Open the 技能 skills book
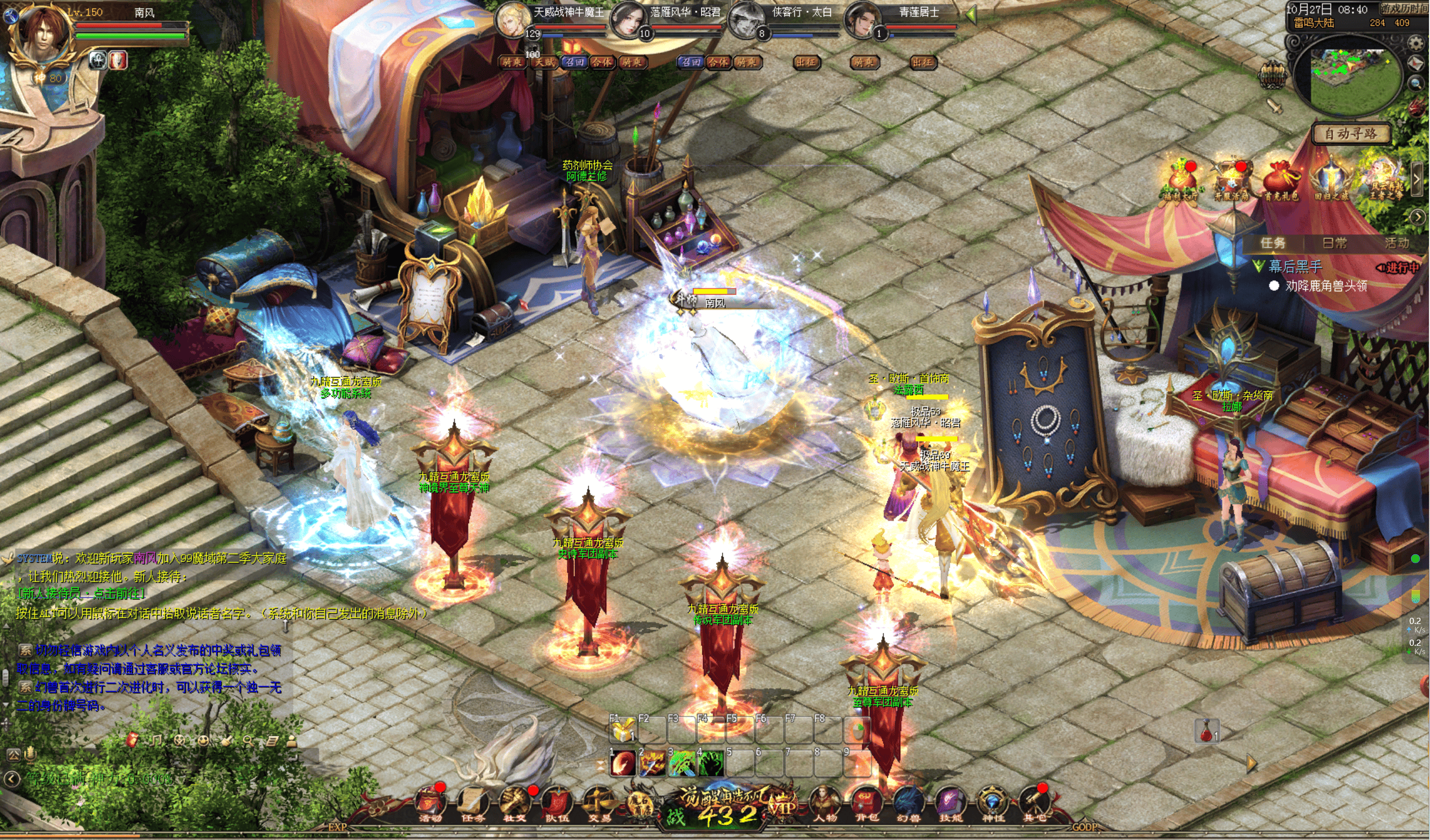This screenshot has width=1430, height=840. [950, 802]
